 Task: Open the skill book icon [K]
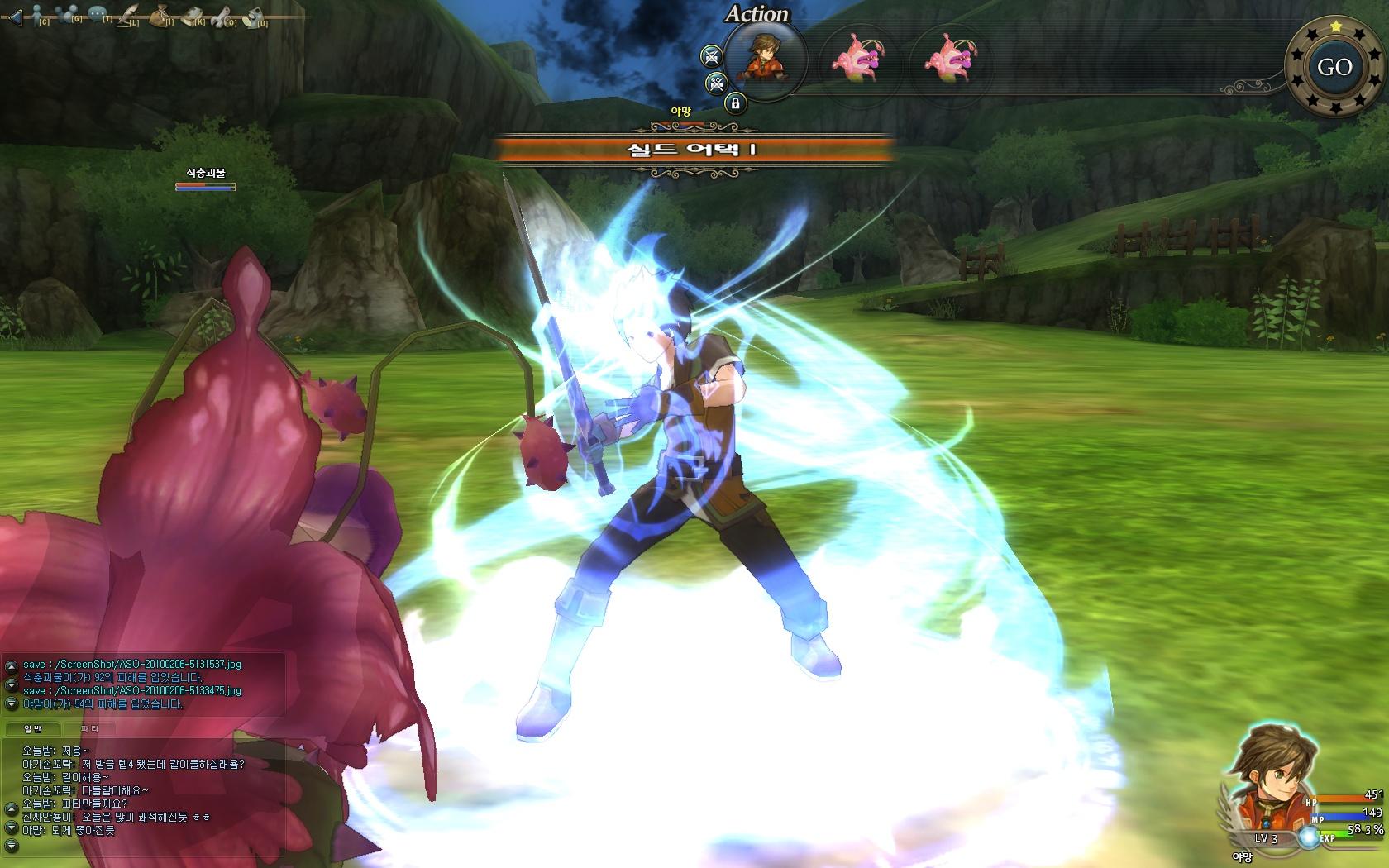tap(193, 15)
